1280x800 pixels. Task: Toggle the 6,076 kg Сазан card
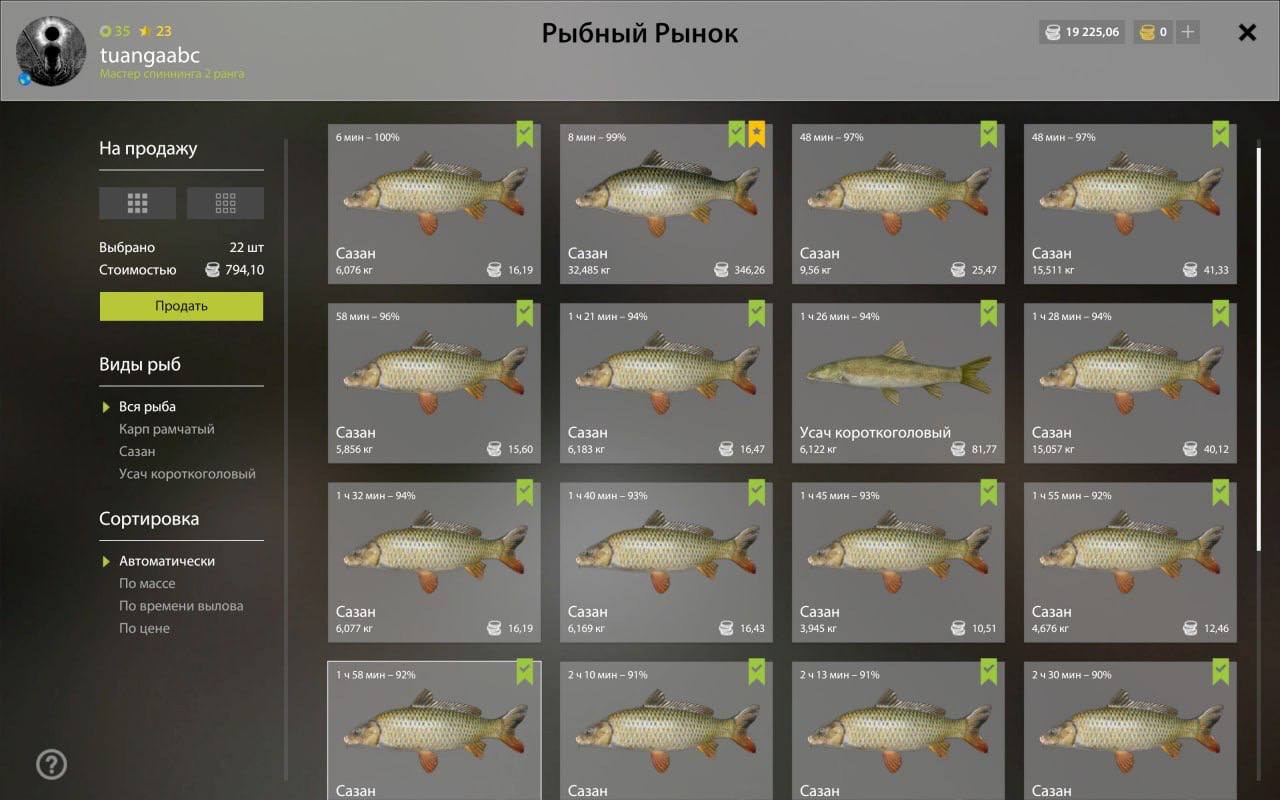(x=434, y=204)
